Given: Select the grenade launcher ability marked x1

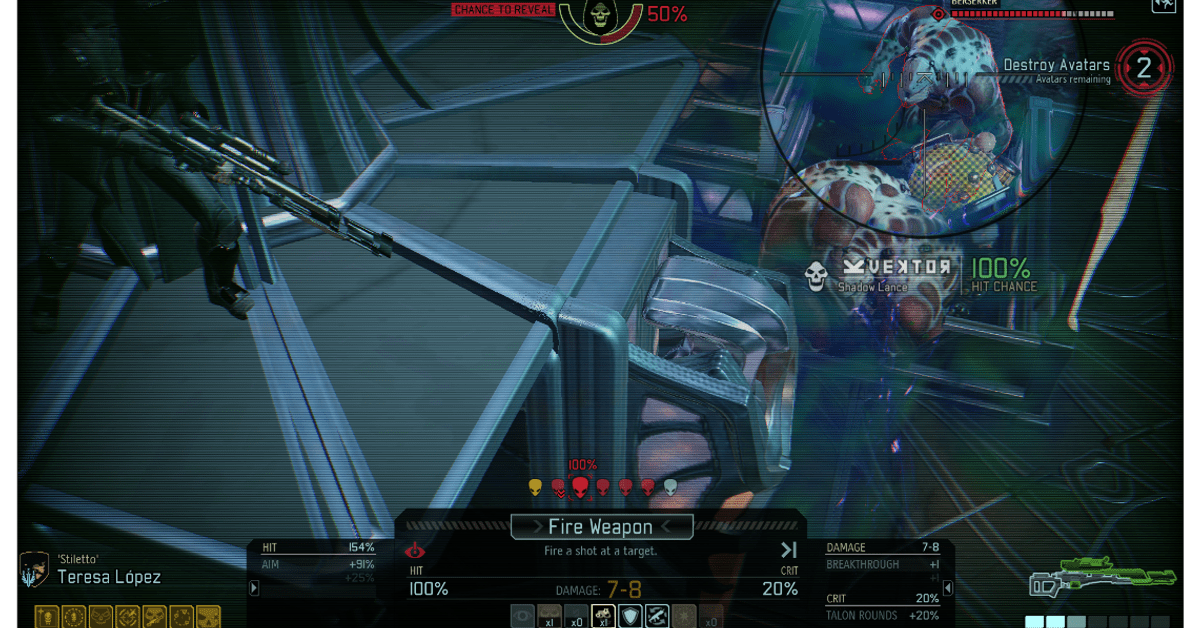Looking at the screenshot, I should click(602, 616).
